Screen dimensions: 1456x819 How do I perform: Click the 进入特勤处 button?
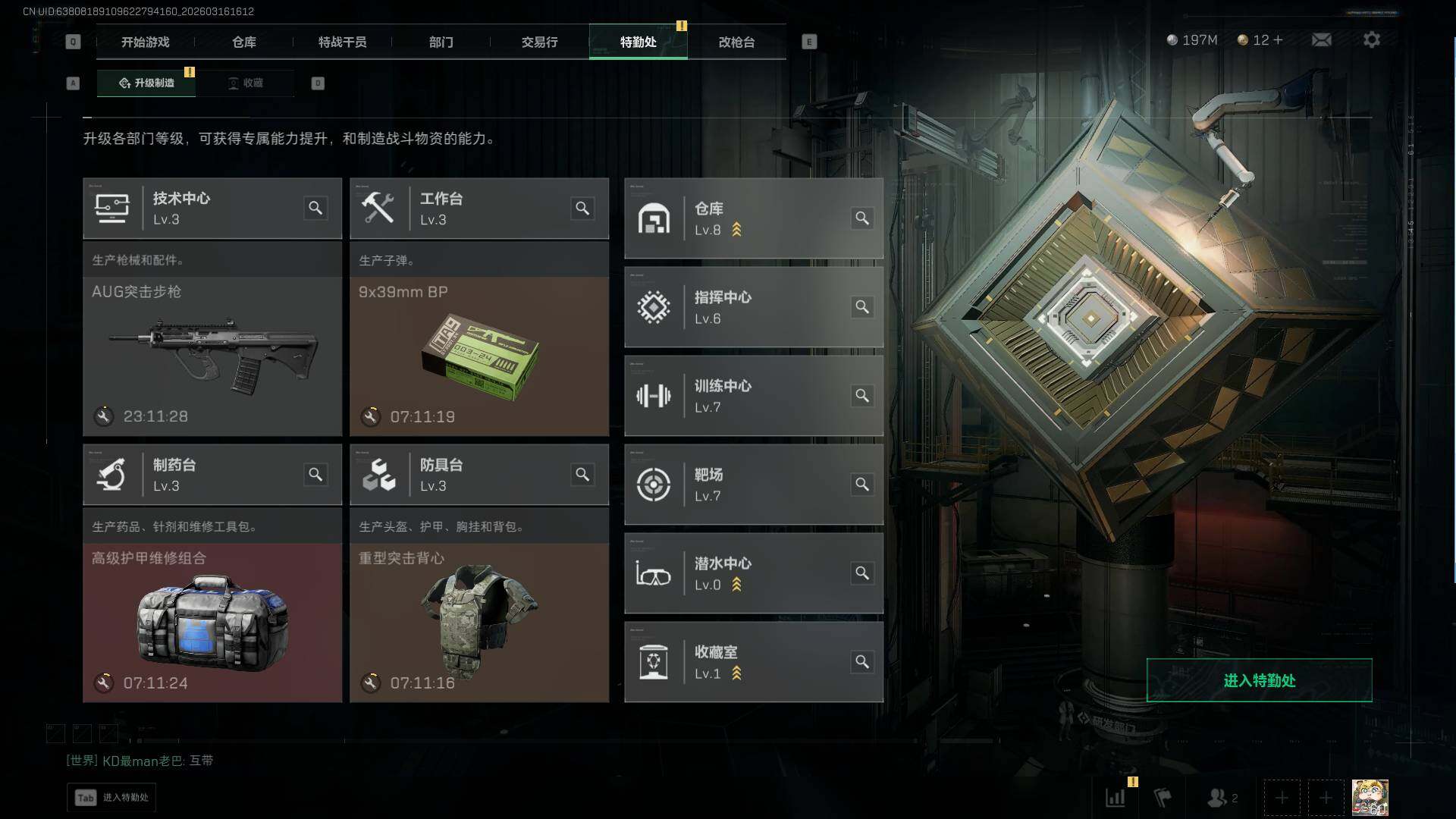1259,680
